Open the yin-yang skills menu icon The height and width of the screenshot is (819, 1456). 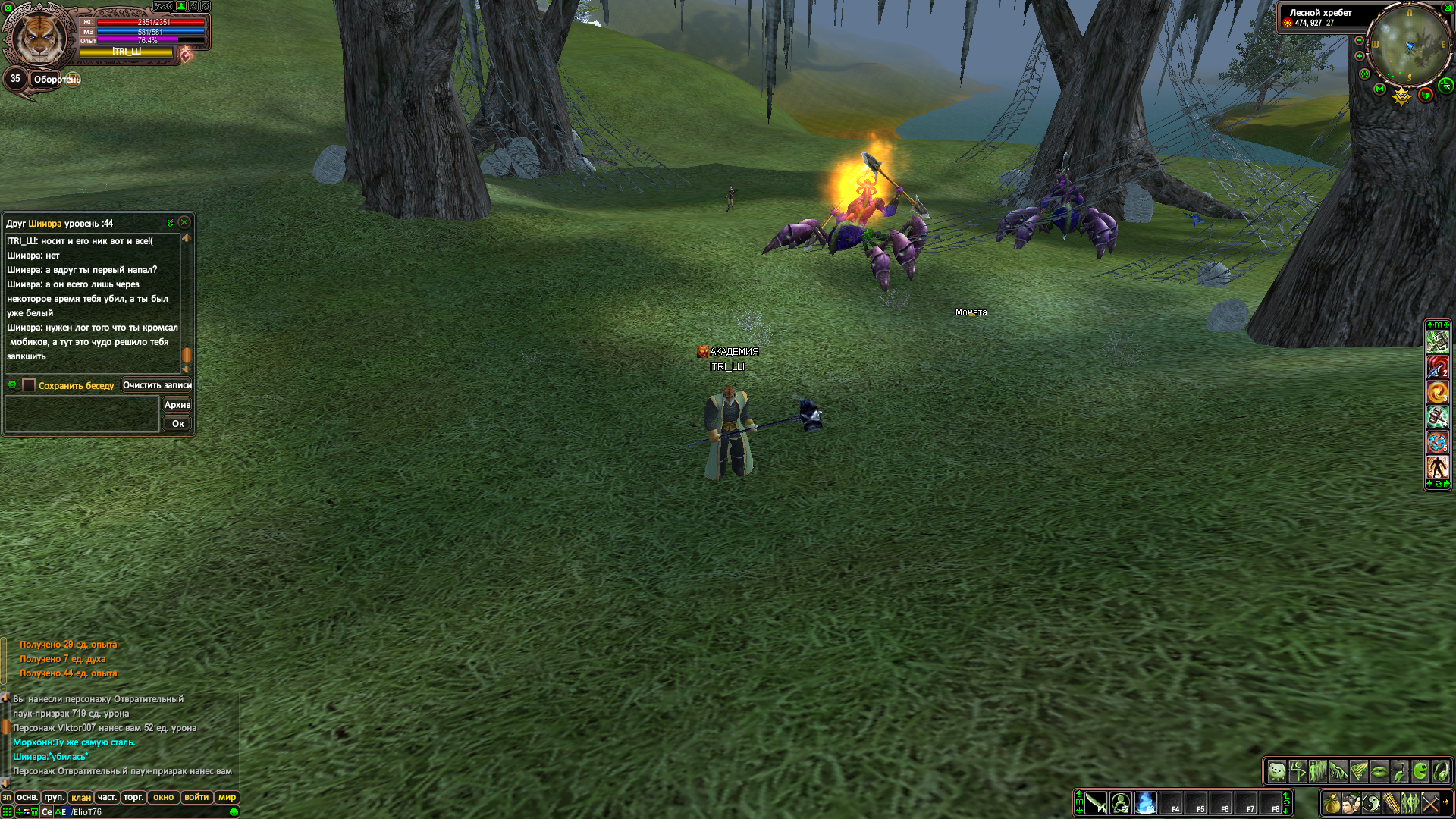coord(1371,802)
